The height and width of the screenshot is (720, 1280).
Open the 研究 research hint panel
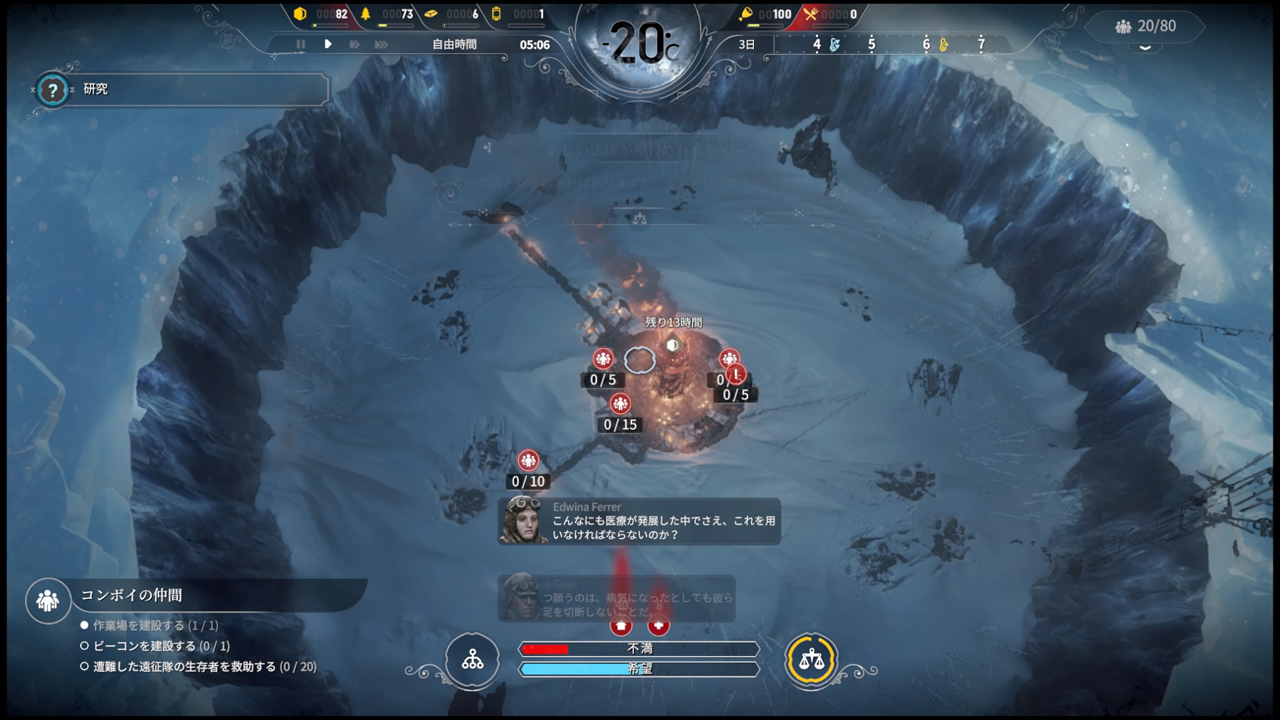180,89
